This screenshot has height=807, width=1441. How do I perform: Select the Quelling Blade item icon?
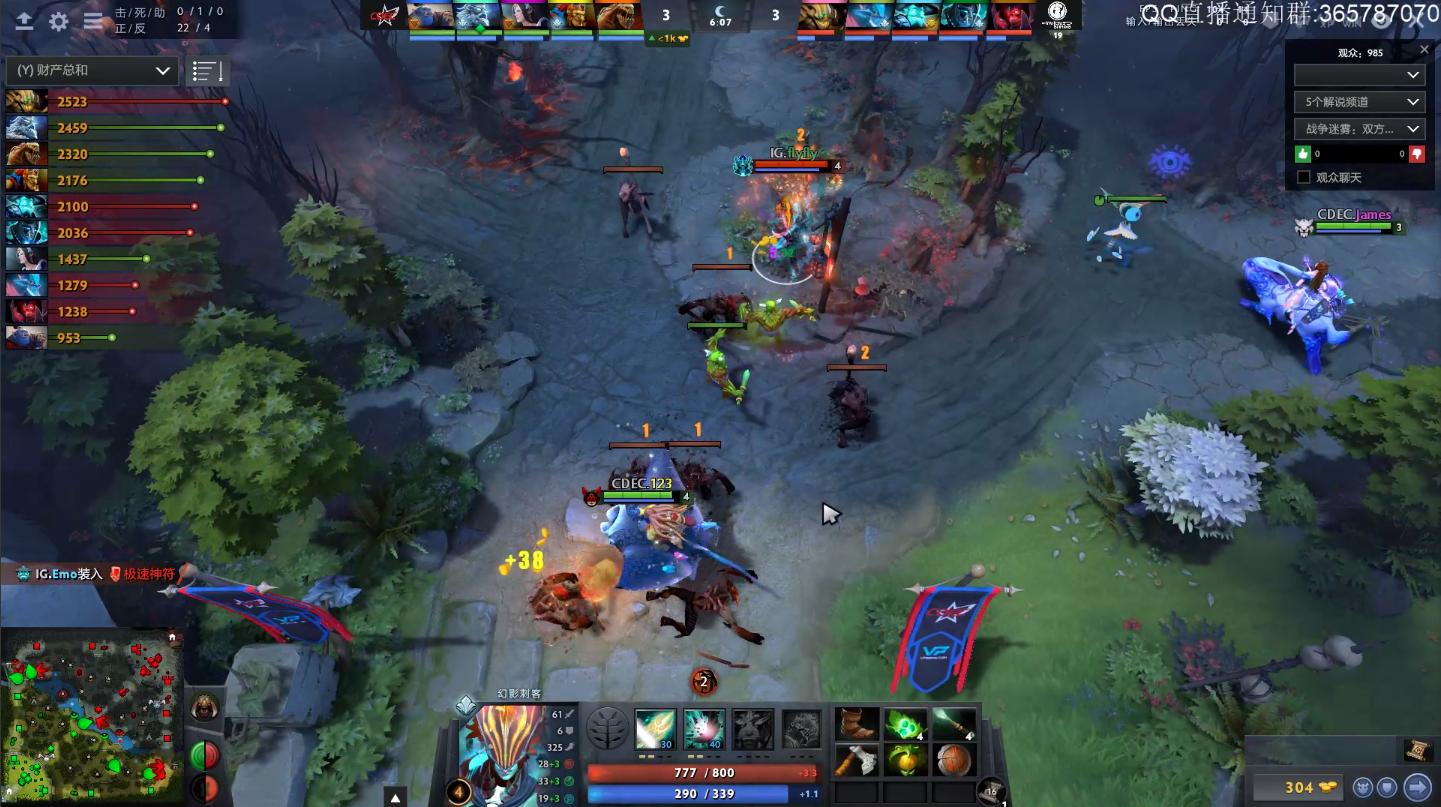[x=857, y=762]
